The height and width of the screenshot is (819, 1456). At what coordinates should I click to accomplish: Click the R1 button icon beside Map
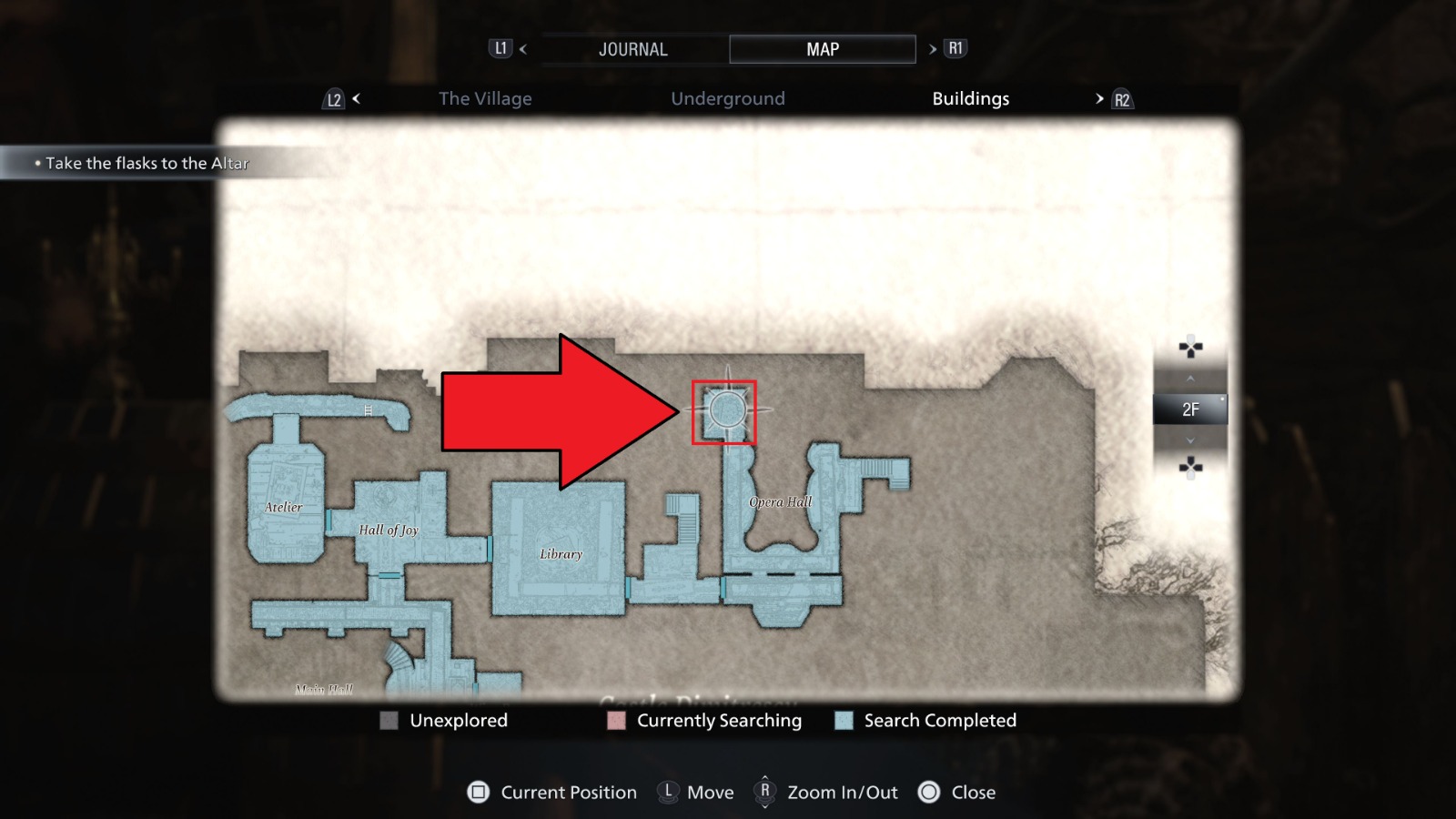[955, 48]
